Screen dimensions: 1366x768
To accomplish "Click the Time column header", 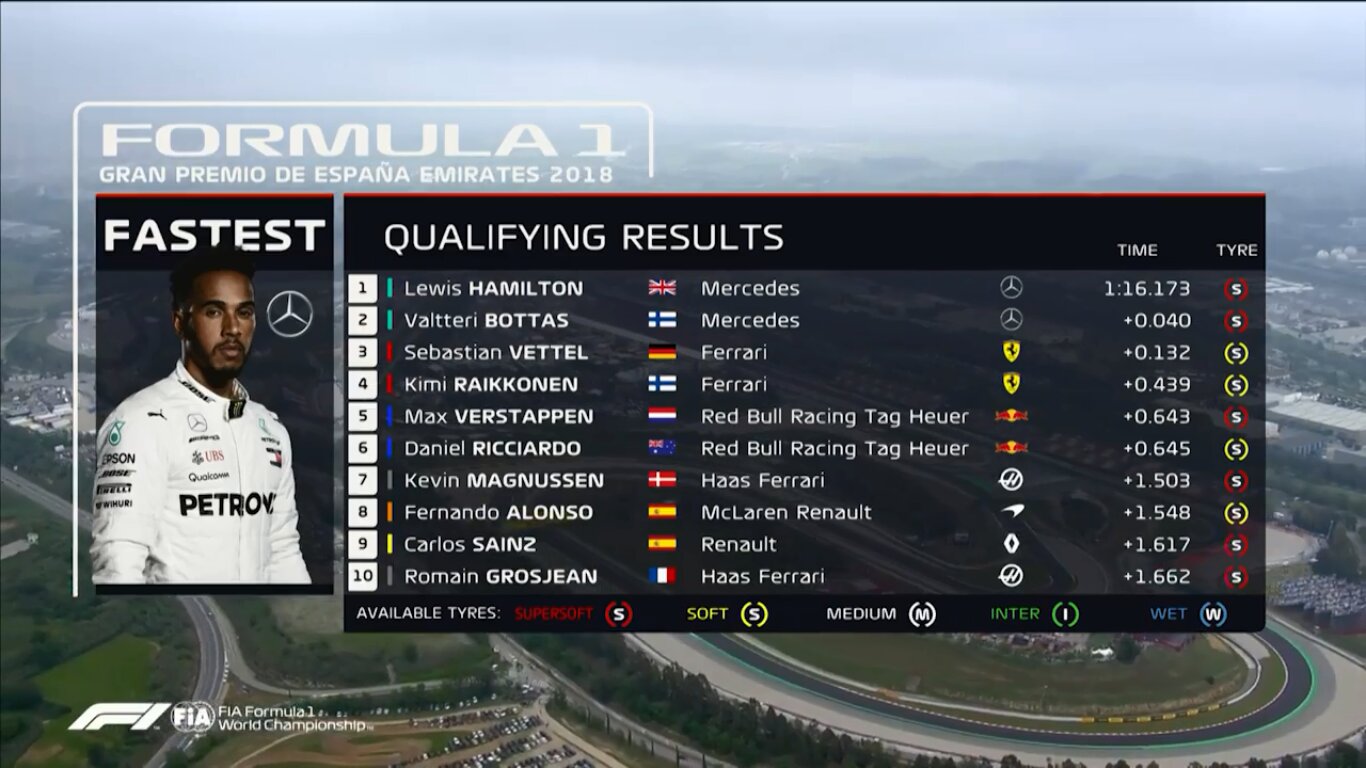I will click(x=1137, y=250).
